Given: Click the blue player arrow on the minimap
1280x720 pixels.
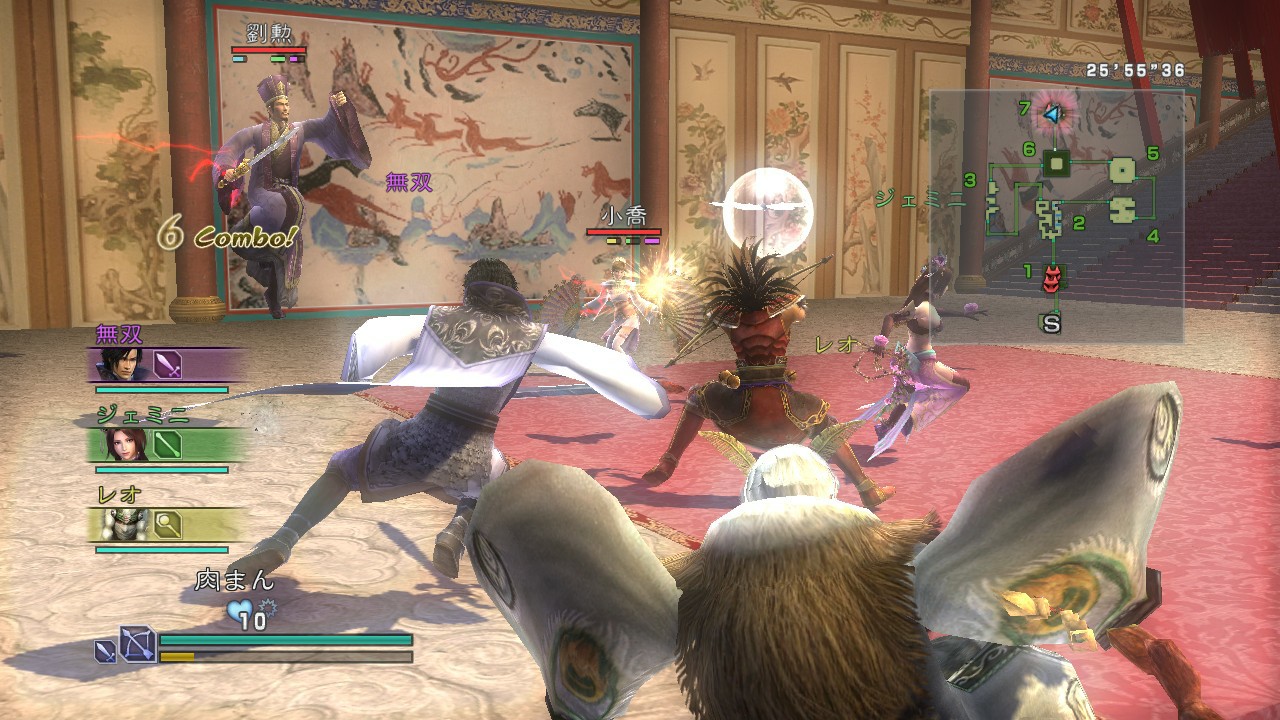Looking at the screenshot, I should click(x=1053, y=113).
